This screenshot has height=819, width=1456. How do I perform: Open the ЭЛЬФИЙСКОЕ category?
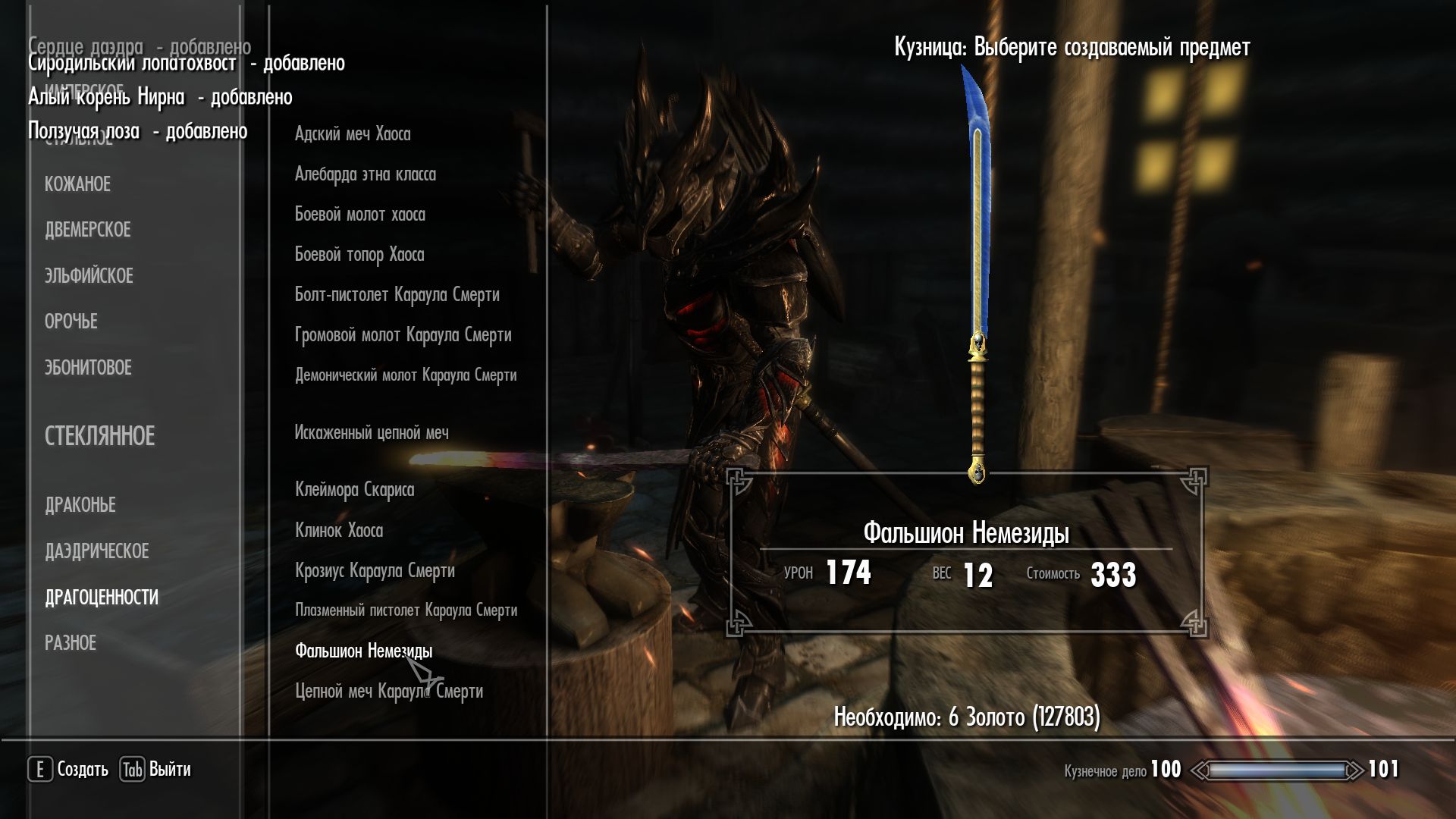89,276
